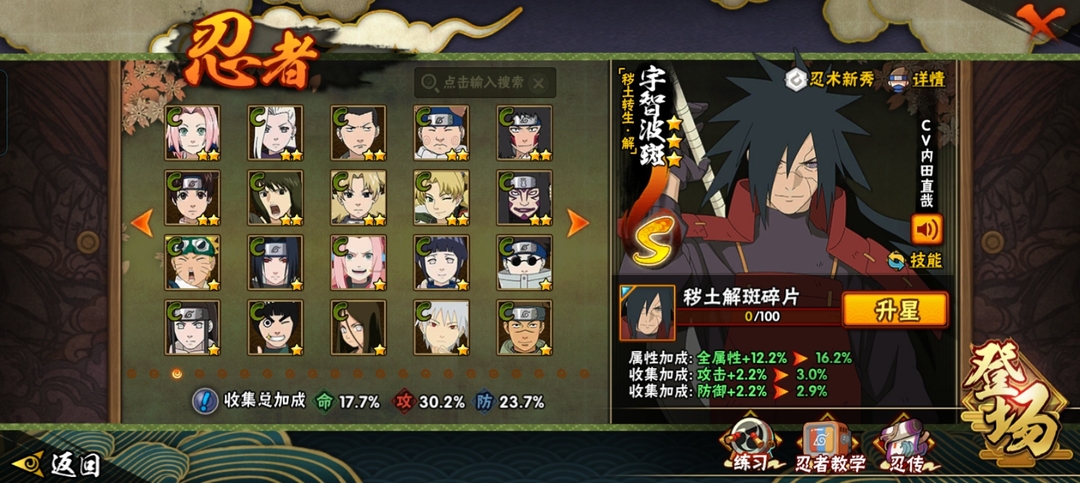Pick Choji's chubby-cheeked portrait
Screen dimensions: 1080x483
point(441,133)
